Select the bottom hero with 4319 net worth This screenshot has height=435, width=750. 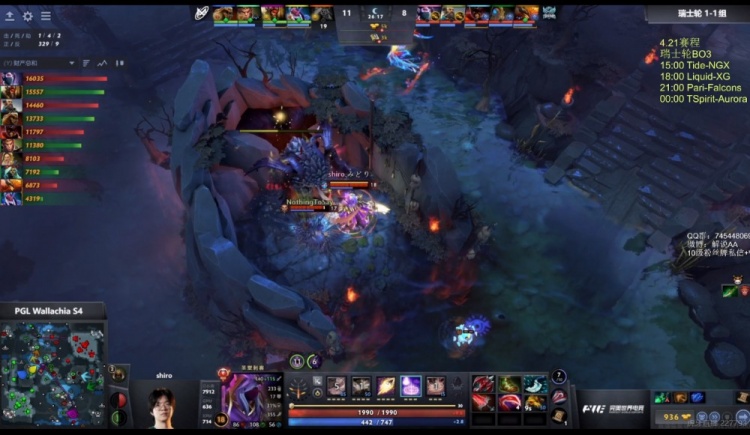11,198
